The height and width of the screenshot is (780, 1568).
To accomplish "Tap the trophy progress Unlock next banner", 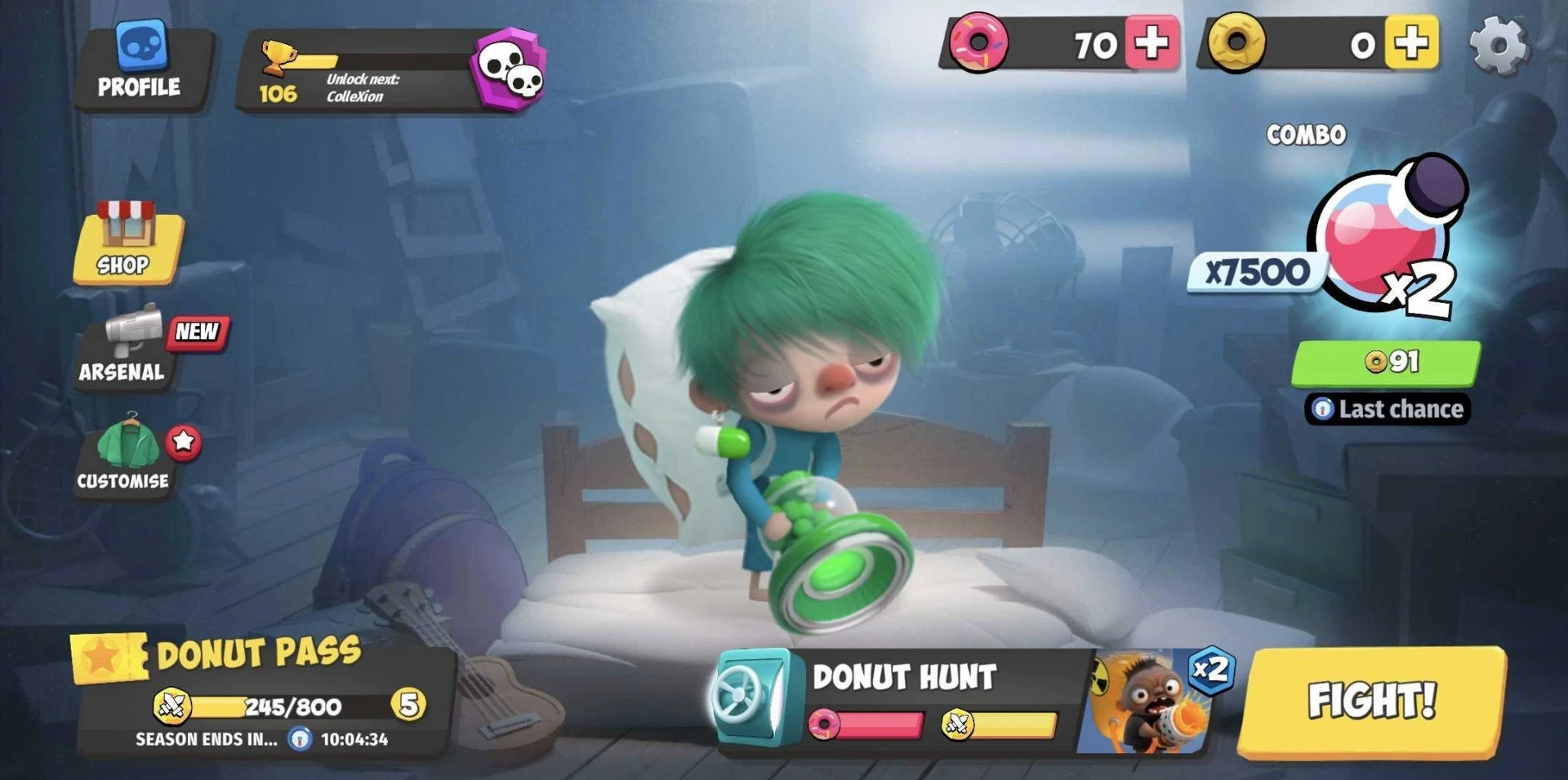I will (359, 72).
